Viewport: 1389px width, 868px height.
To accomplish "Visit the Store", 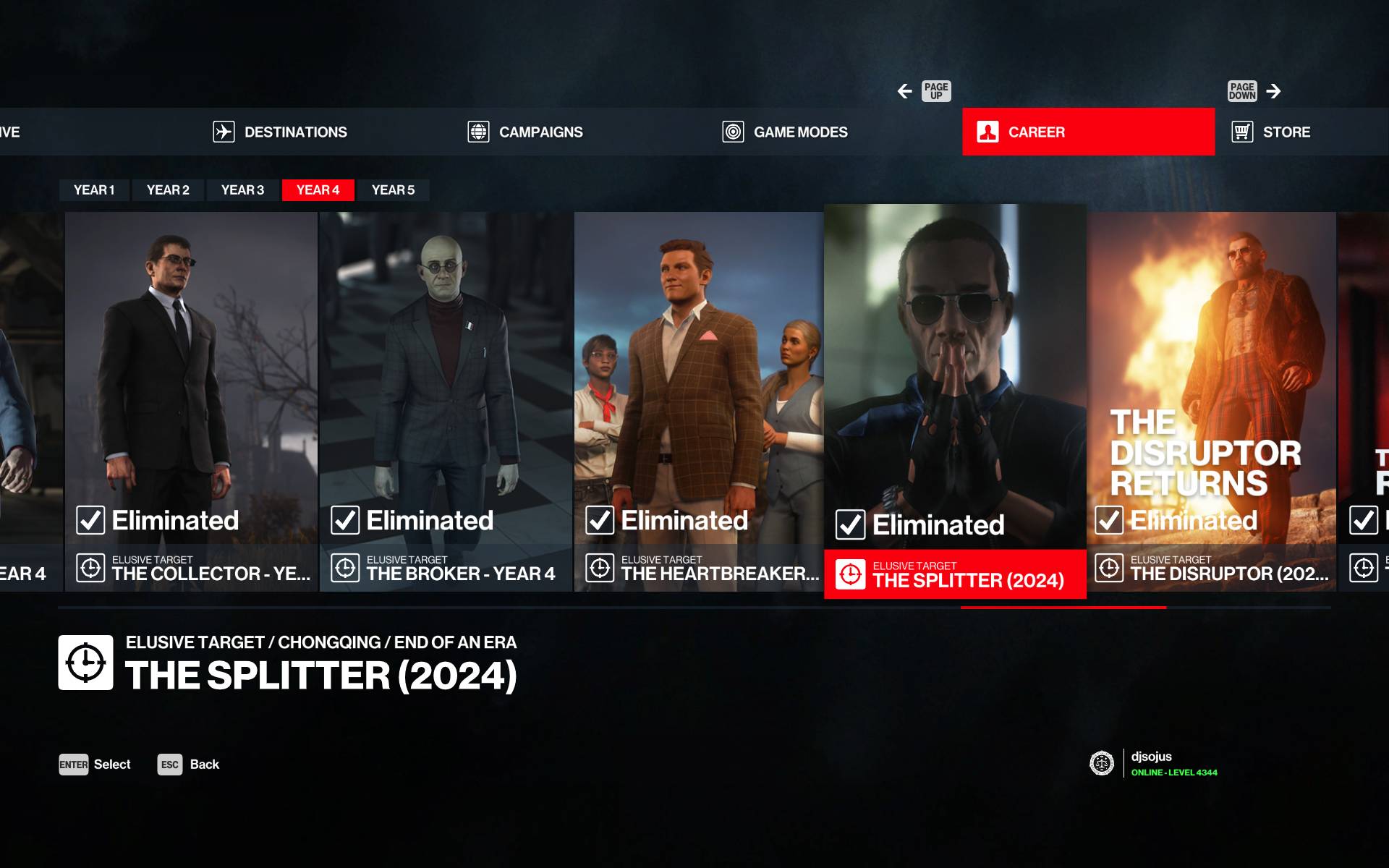I will [1272, 132].
